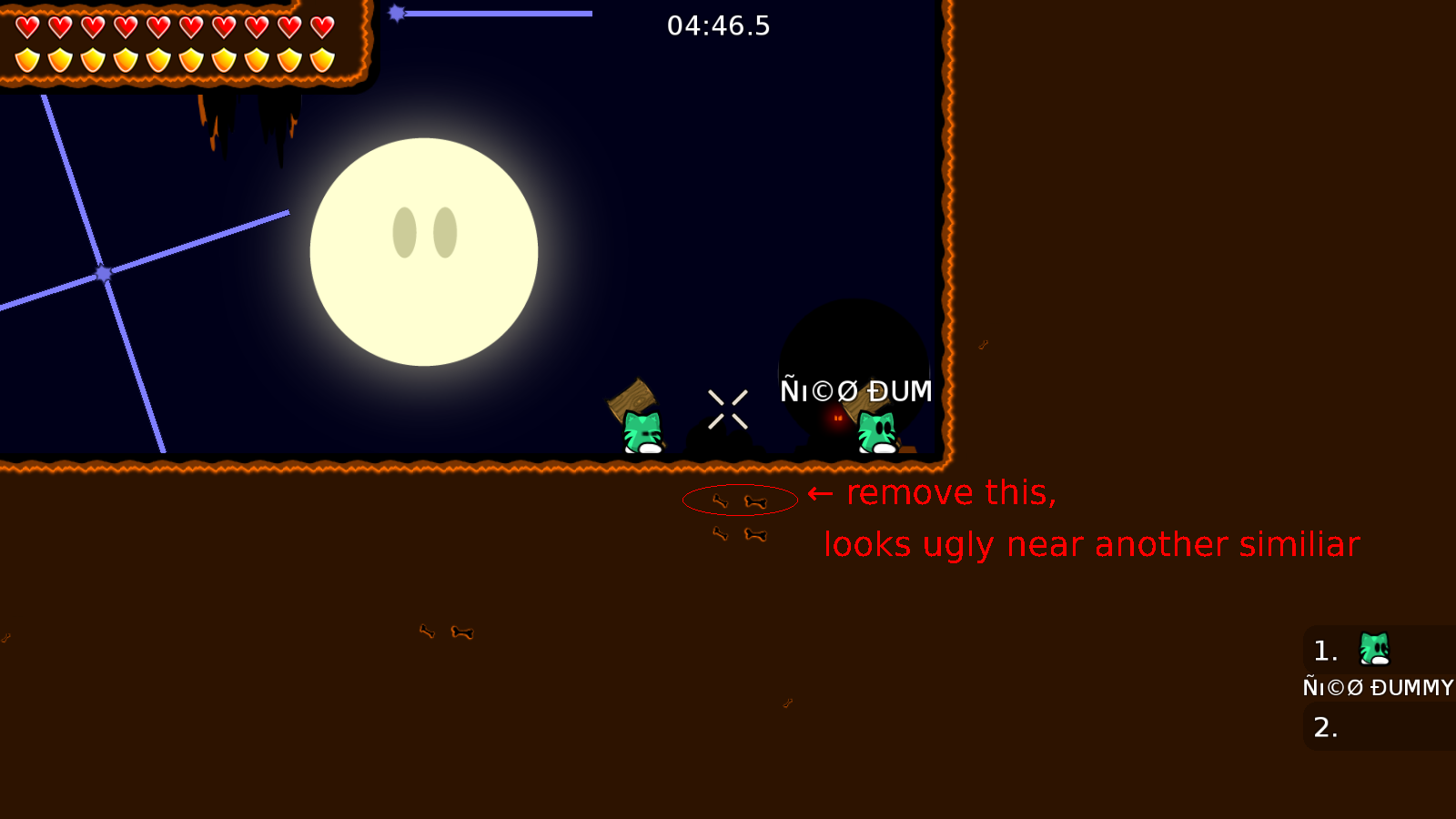Viewport: 1456px width, 819px height.
Task: Click the bone pickup circled in red
Action: 739,500
